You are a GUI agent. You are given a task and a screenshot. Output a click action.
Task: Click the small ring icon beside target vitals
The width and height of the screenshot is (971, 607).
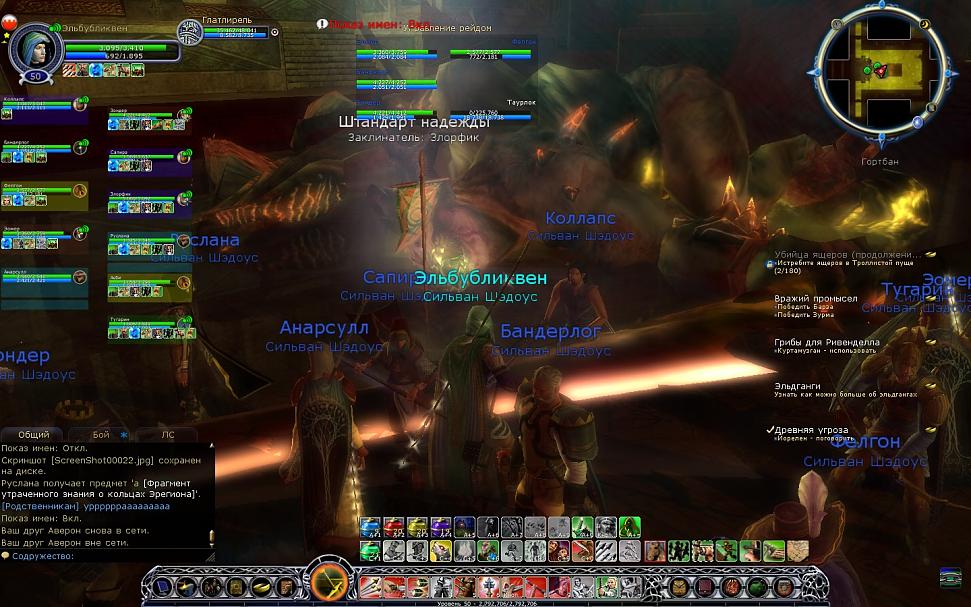pos(275,32)
